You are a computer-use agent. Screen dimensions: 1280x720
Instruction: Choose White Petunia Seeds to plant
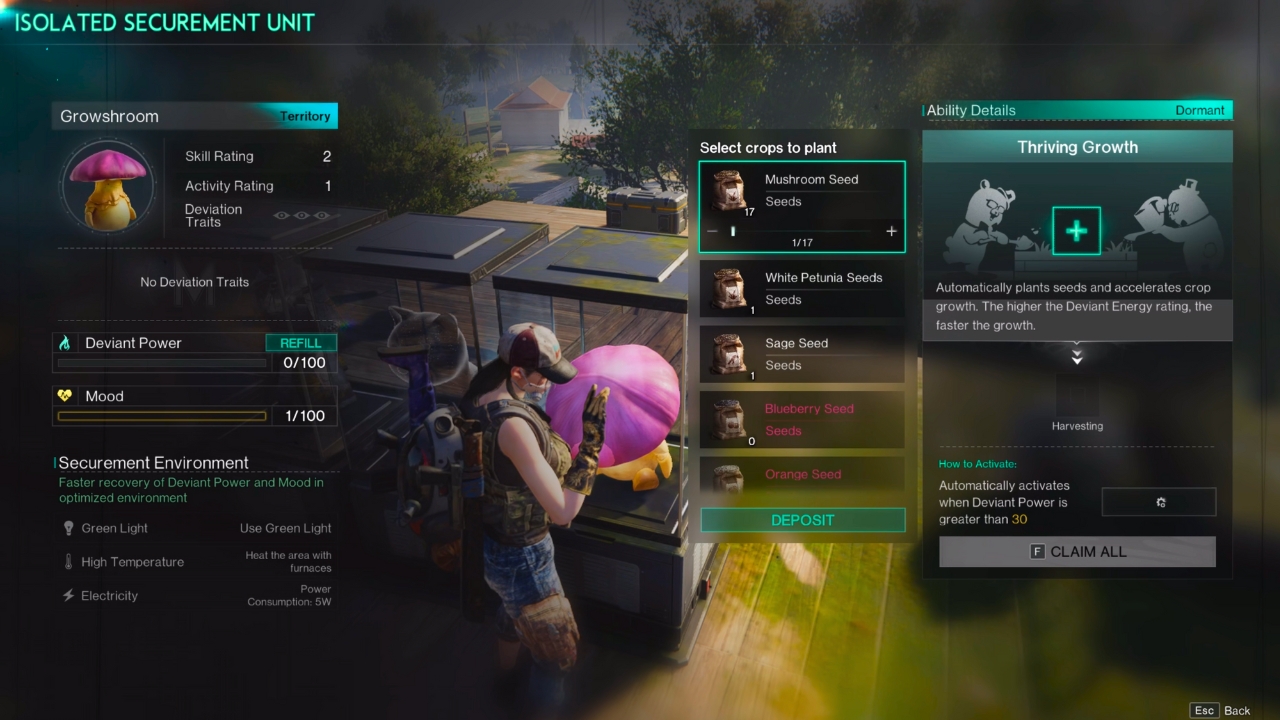[802, 289]
